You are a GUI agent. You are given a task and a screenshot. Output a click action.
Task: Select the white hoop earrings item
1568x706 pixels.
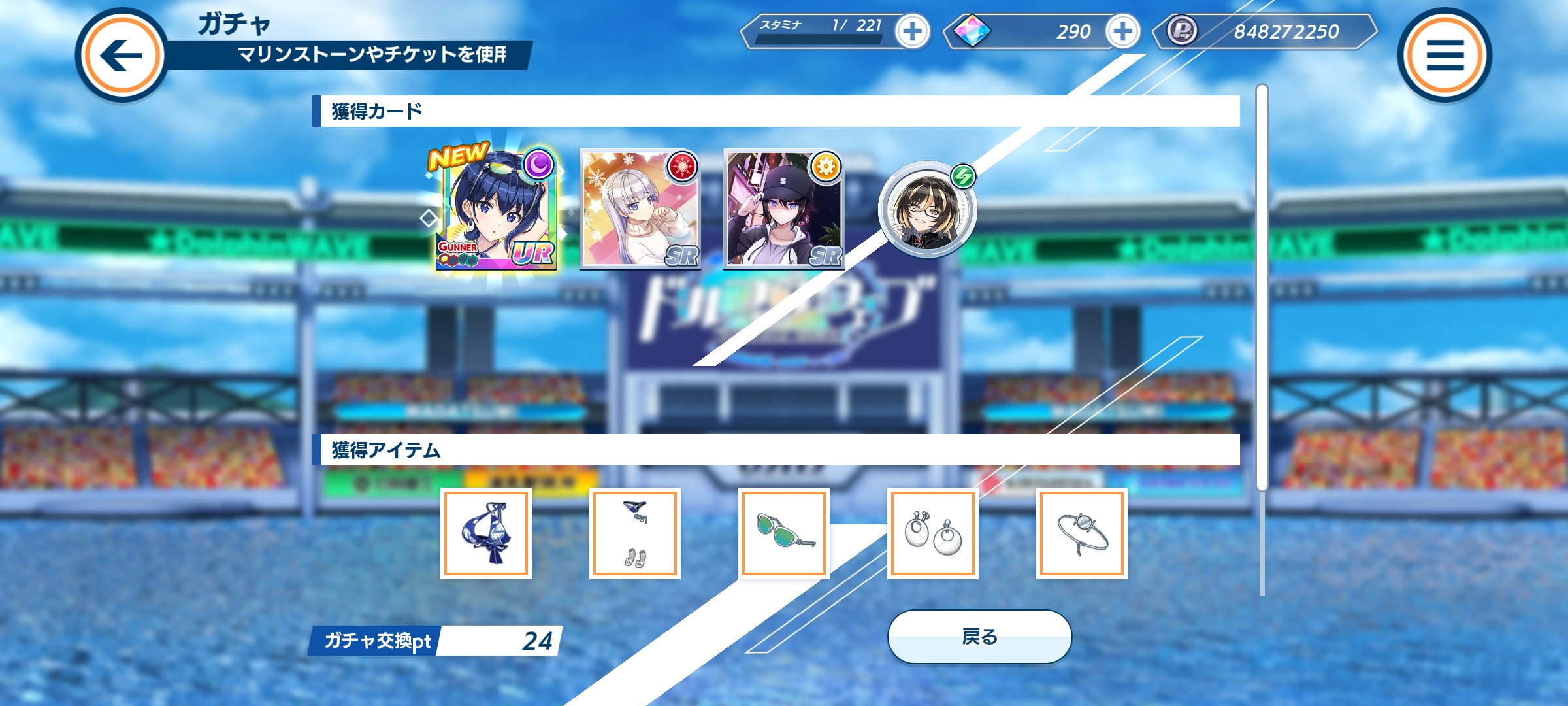pyautogui.click(x=933, y=533)
